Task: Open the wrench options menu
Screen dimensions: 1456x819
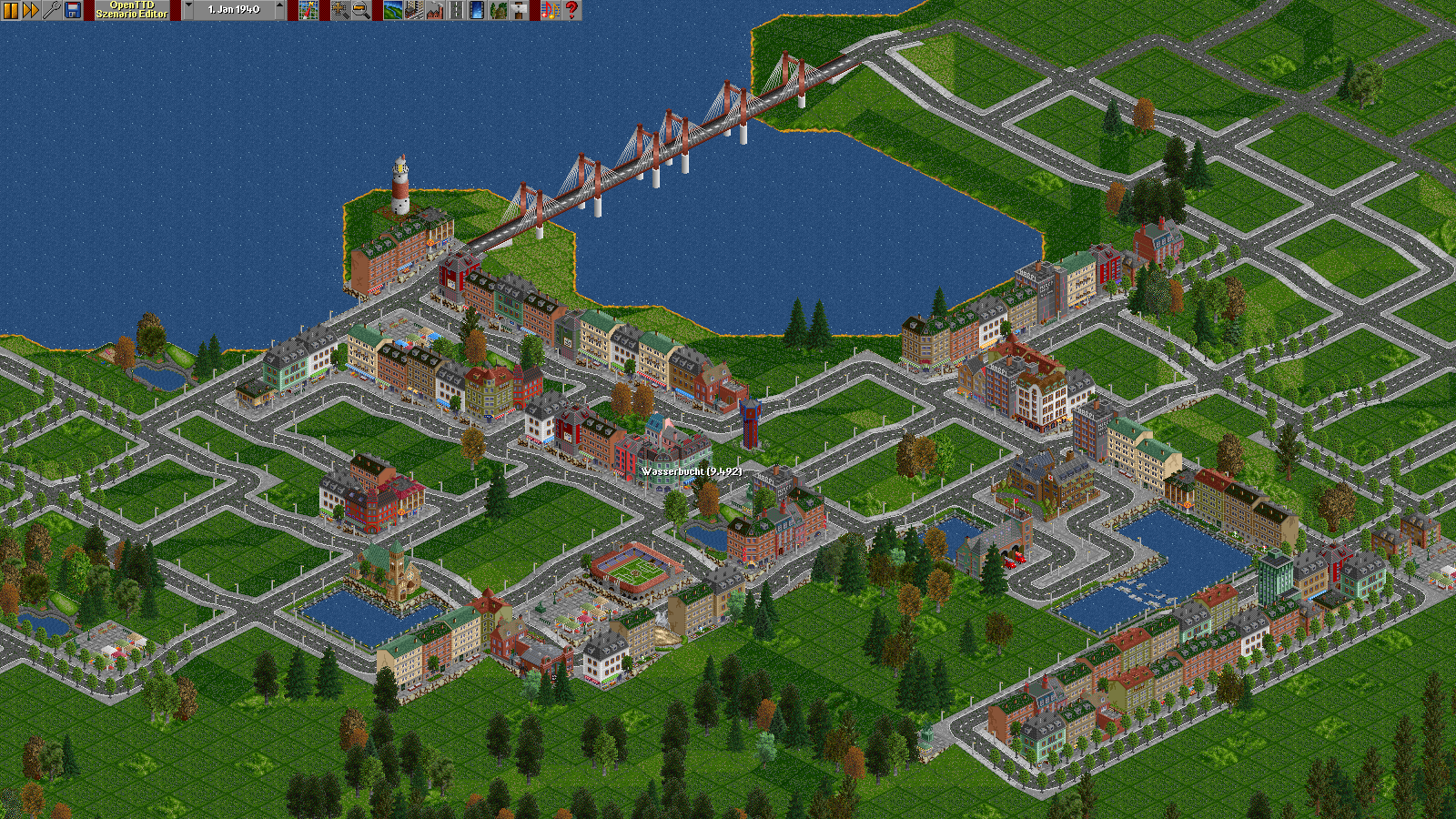Action: (x=52, y=10)
